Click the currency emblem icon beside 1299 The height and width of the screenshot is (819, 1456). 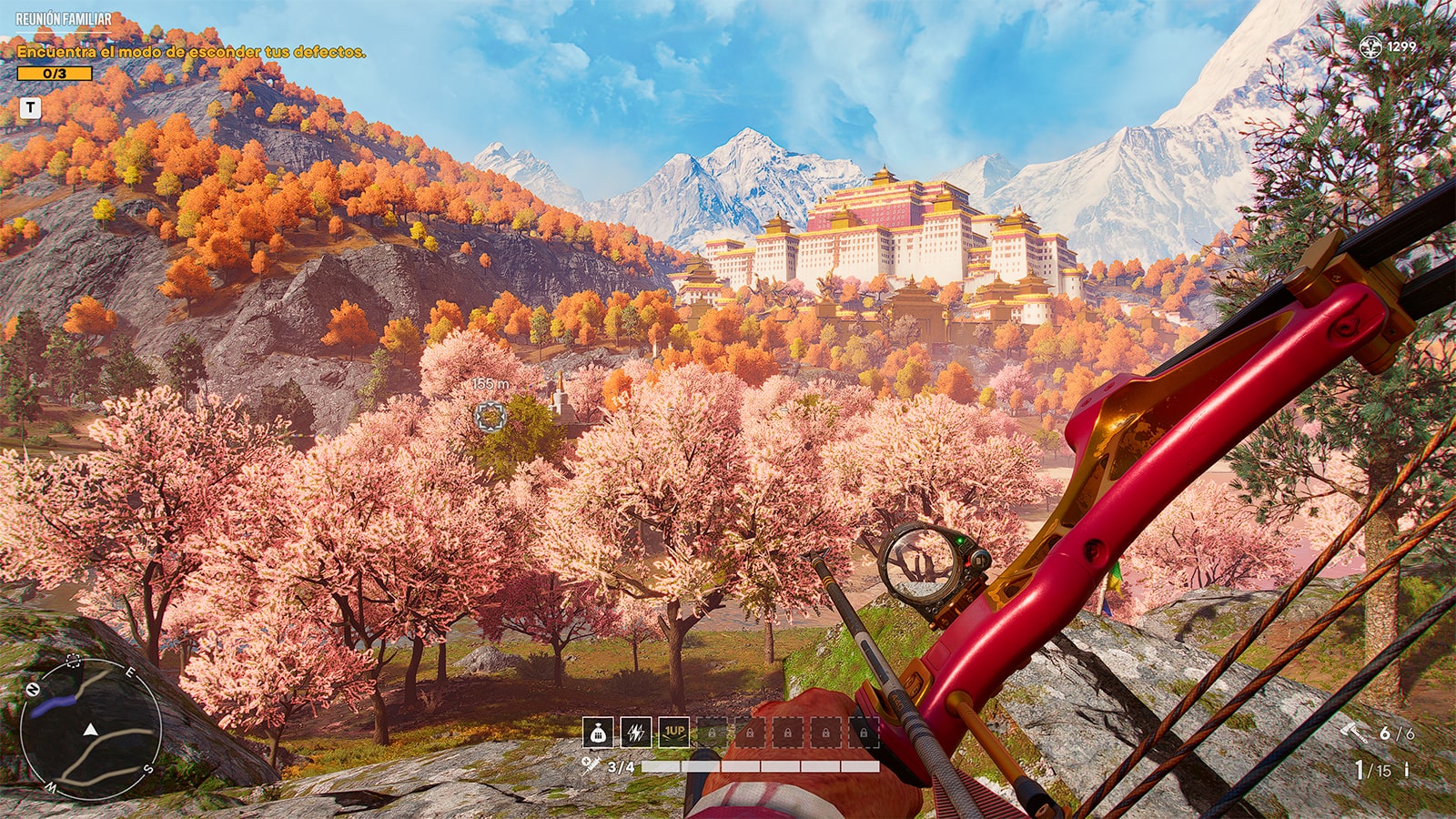pyautogui.click(x=1370, y=46)
